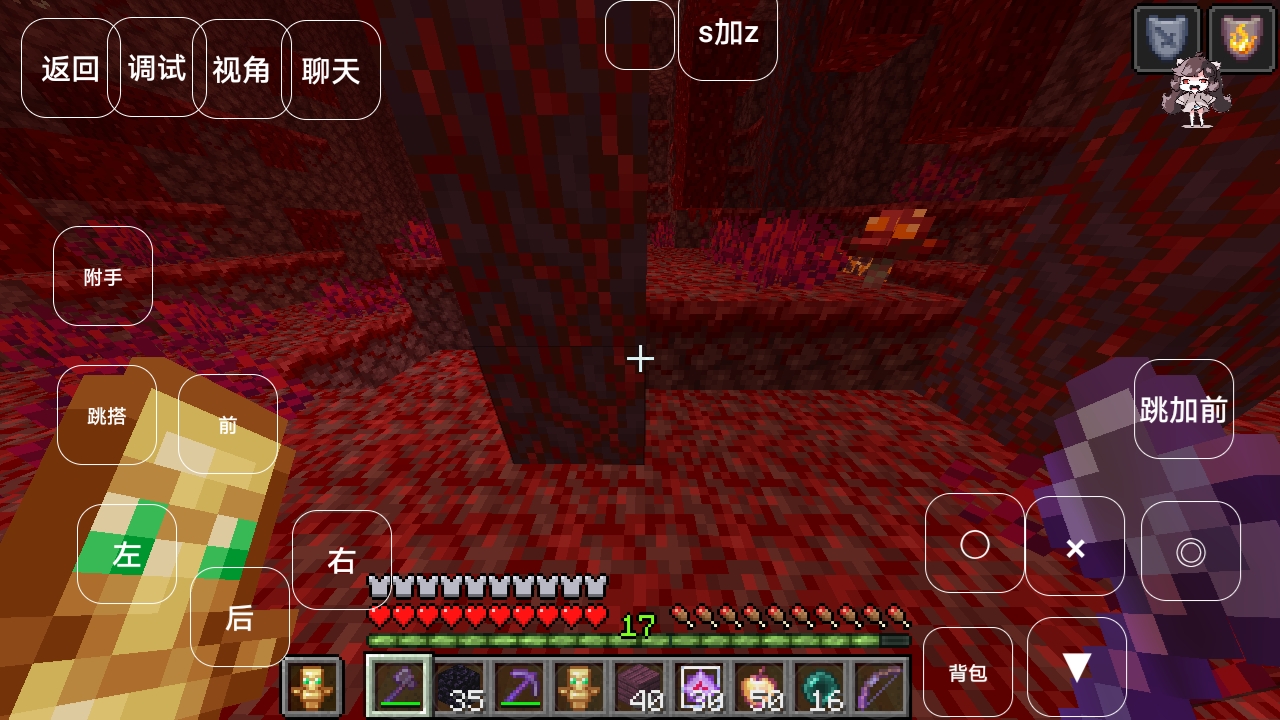
Task: Toggle the ◎ aim control
Action: (1191, 546)
